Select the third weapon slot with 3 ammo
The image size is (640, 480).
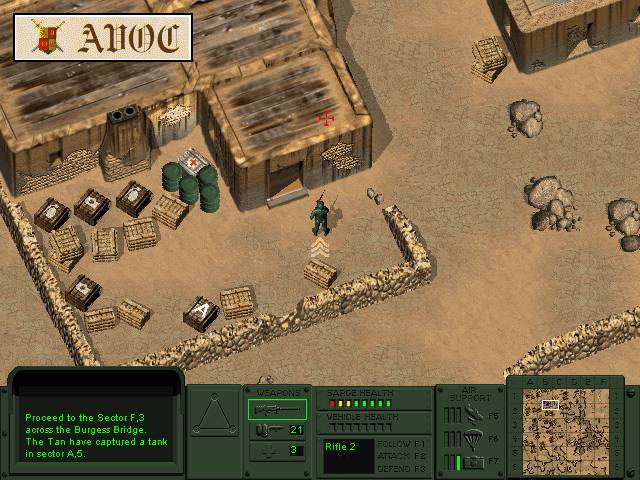tap(271, 450)
